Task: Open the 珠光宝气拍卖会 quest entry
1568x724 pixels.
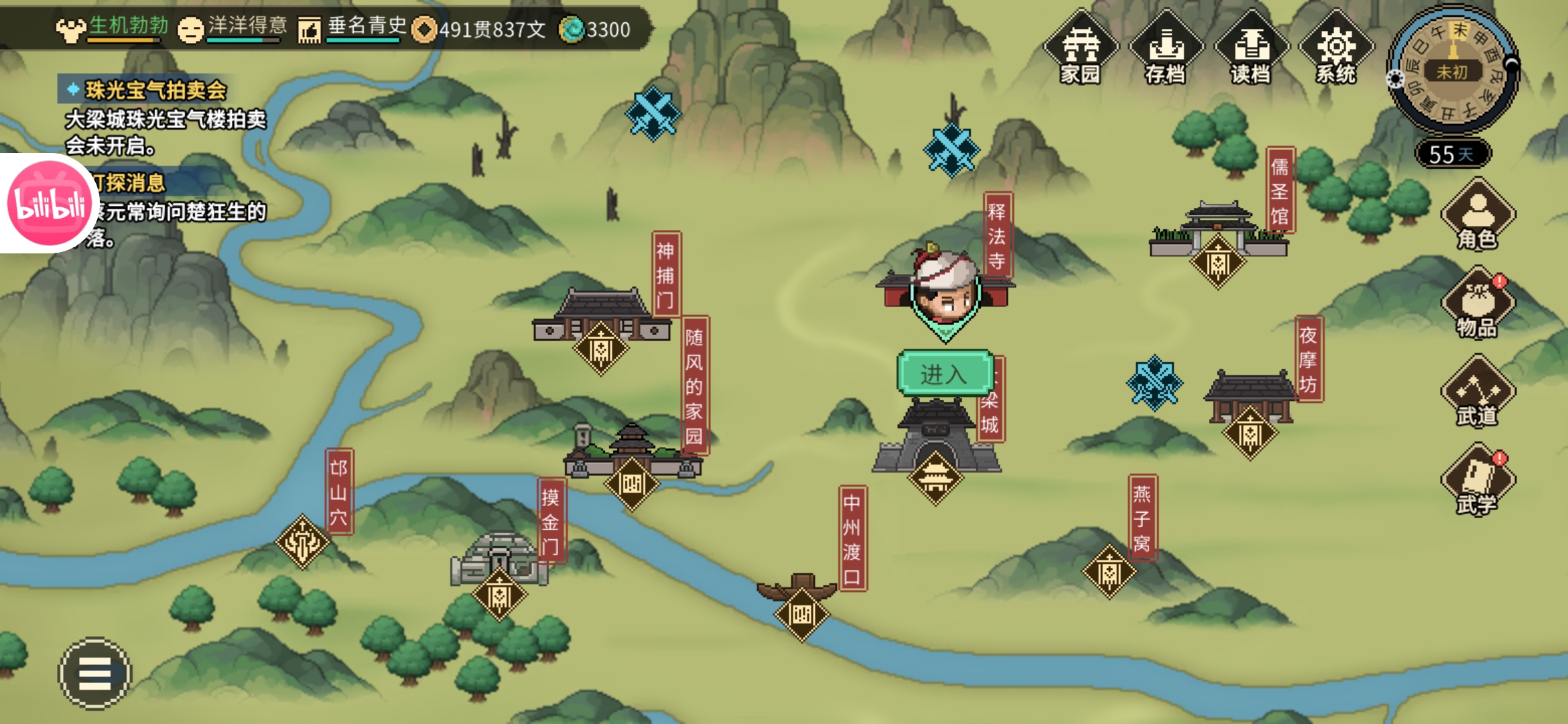Action: (x=155, y=90)
